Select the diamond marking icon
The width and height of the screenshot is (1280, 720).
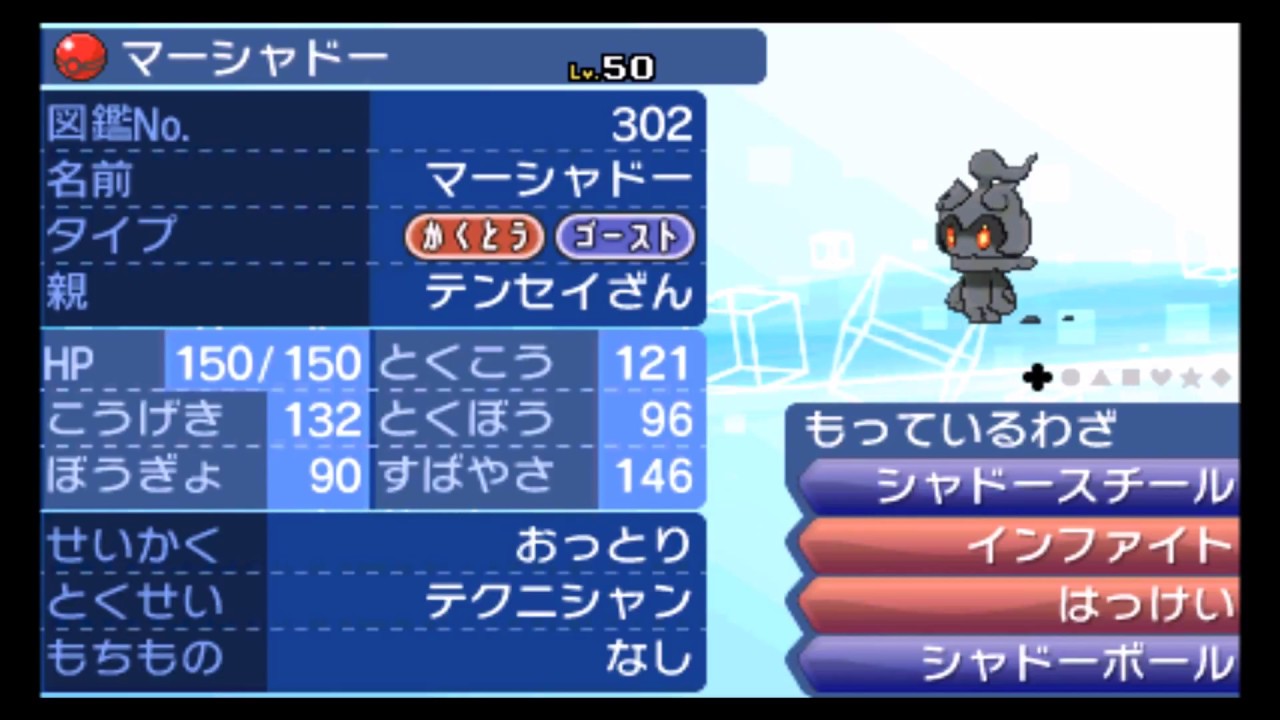[x=1221, y=378]
